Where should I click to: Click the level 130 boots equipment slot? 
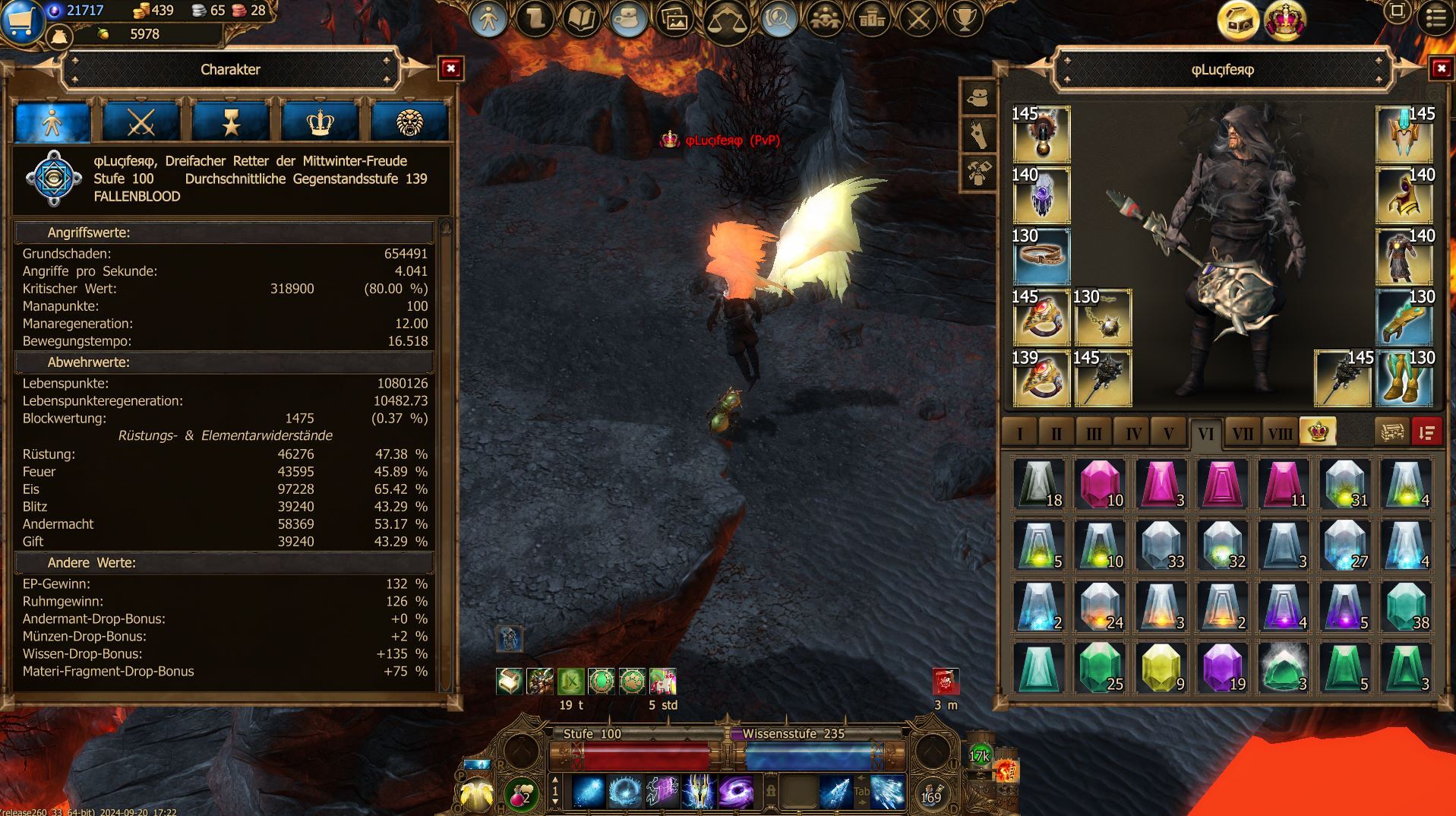click(x=1404, y=378)
